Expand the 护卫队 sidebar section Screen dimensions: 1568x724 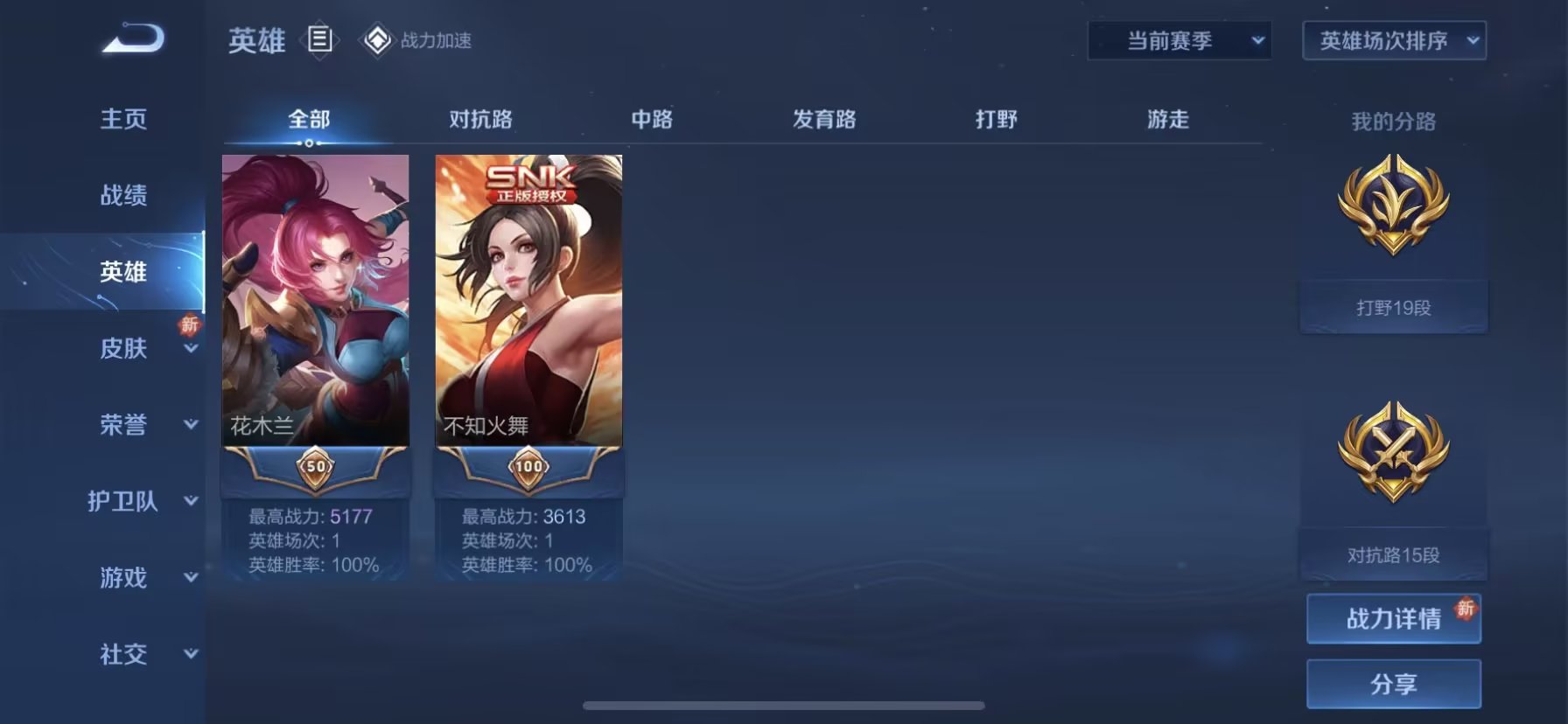[x=122, y=501]
